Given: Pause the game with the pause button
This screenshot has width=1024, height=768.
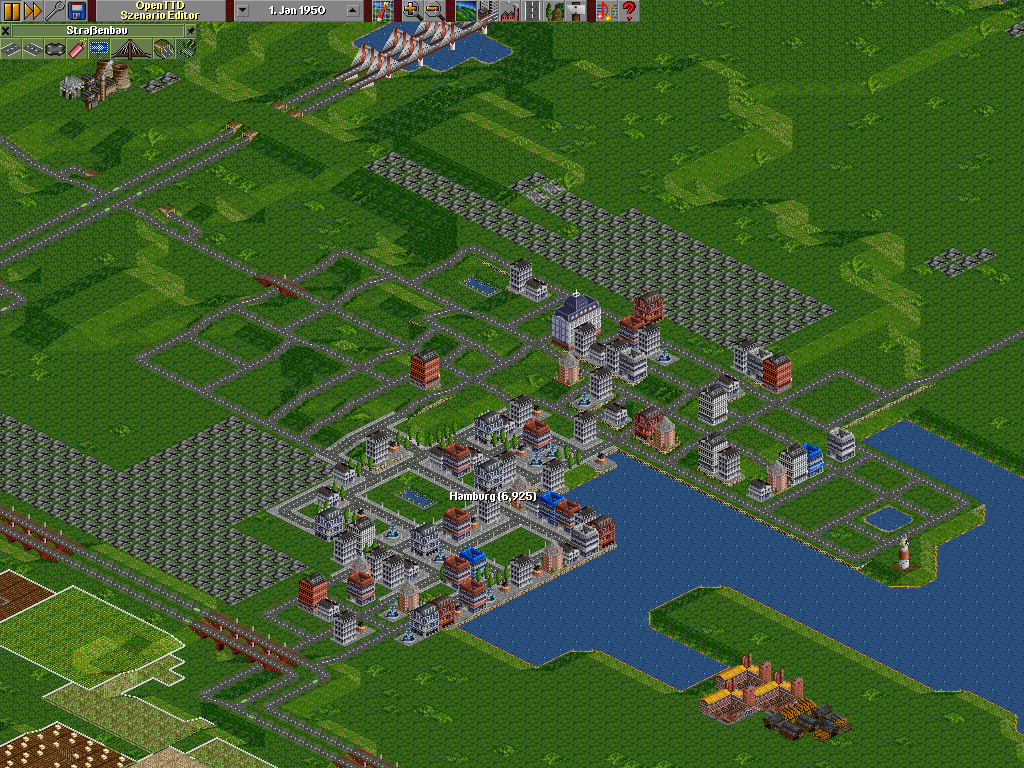Looking at the screenshot, I should coord(11,11).
